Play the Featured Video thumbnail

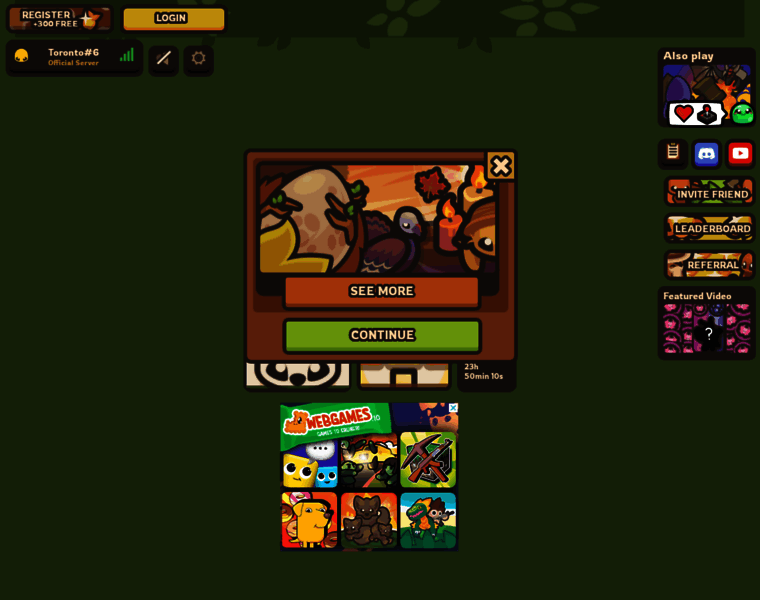pyautogui.click(x=707, y=330)
